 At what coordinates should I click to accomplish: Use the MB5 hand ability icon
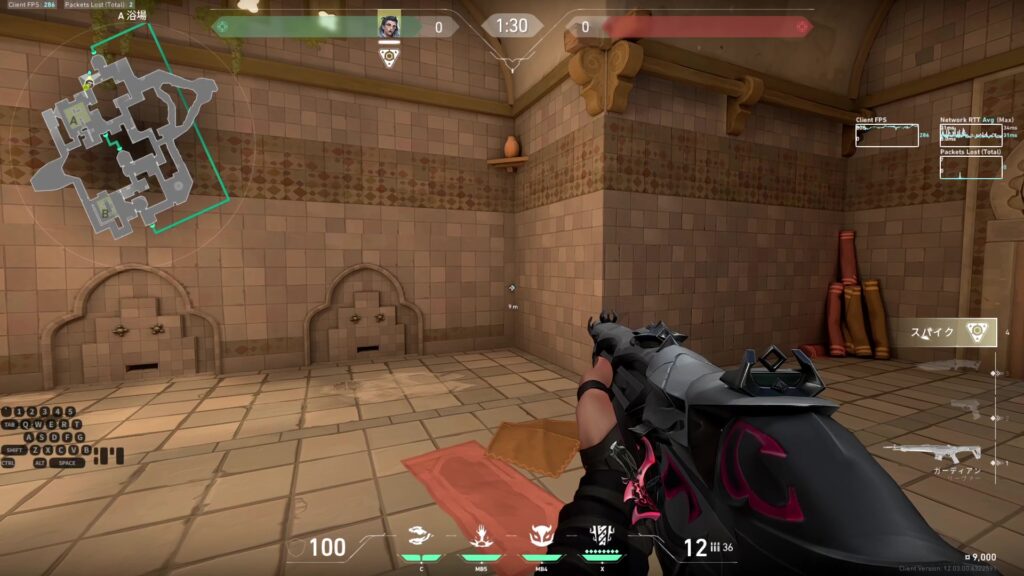(x=480, y=538)
